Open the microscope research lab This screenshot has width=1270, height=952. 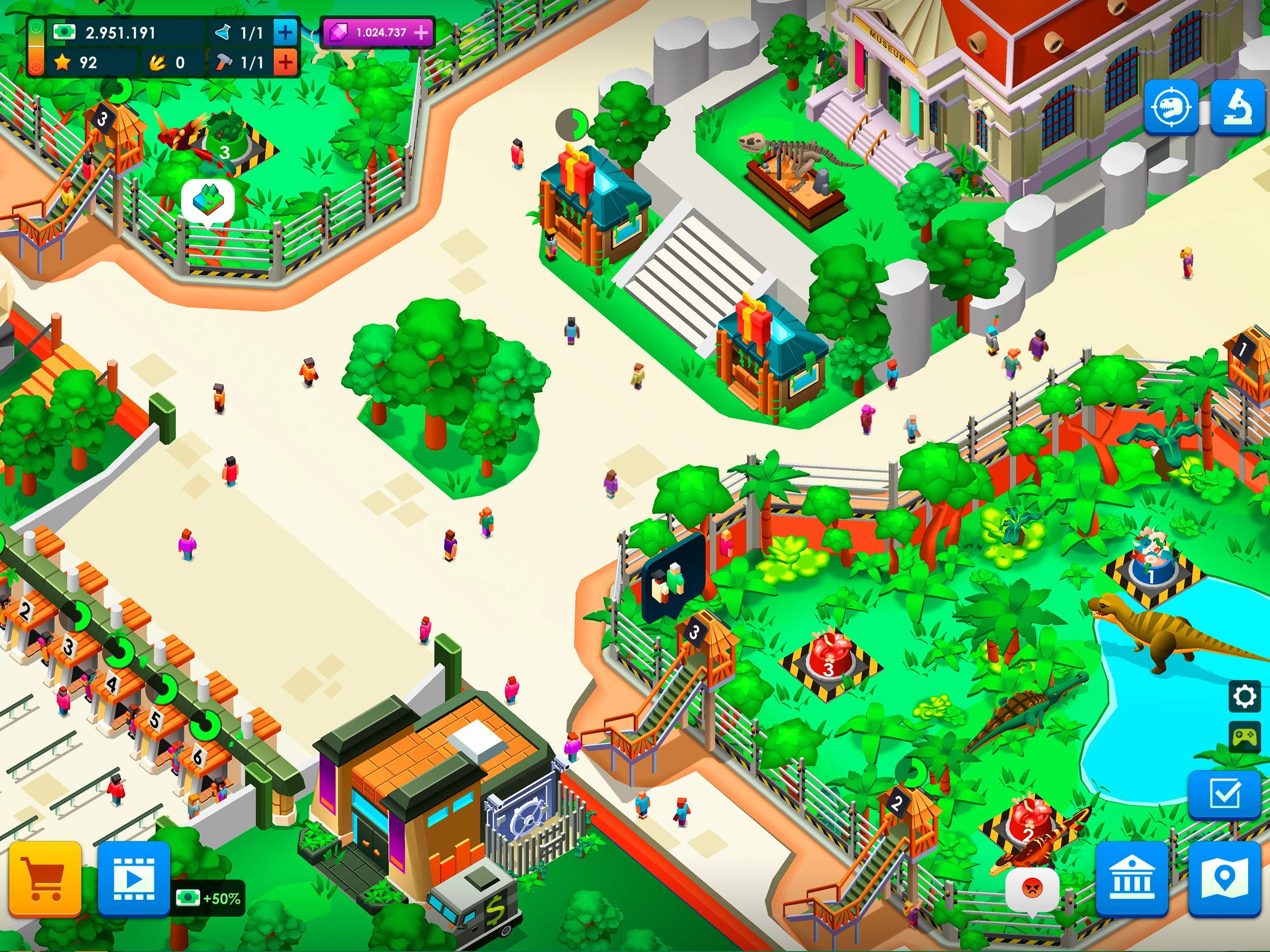(x=1238, y=107)
